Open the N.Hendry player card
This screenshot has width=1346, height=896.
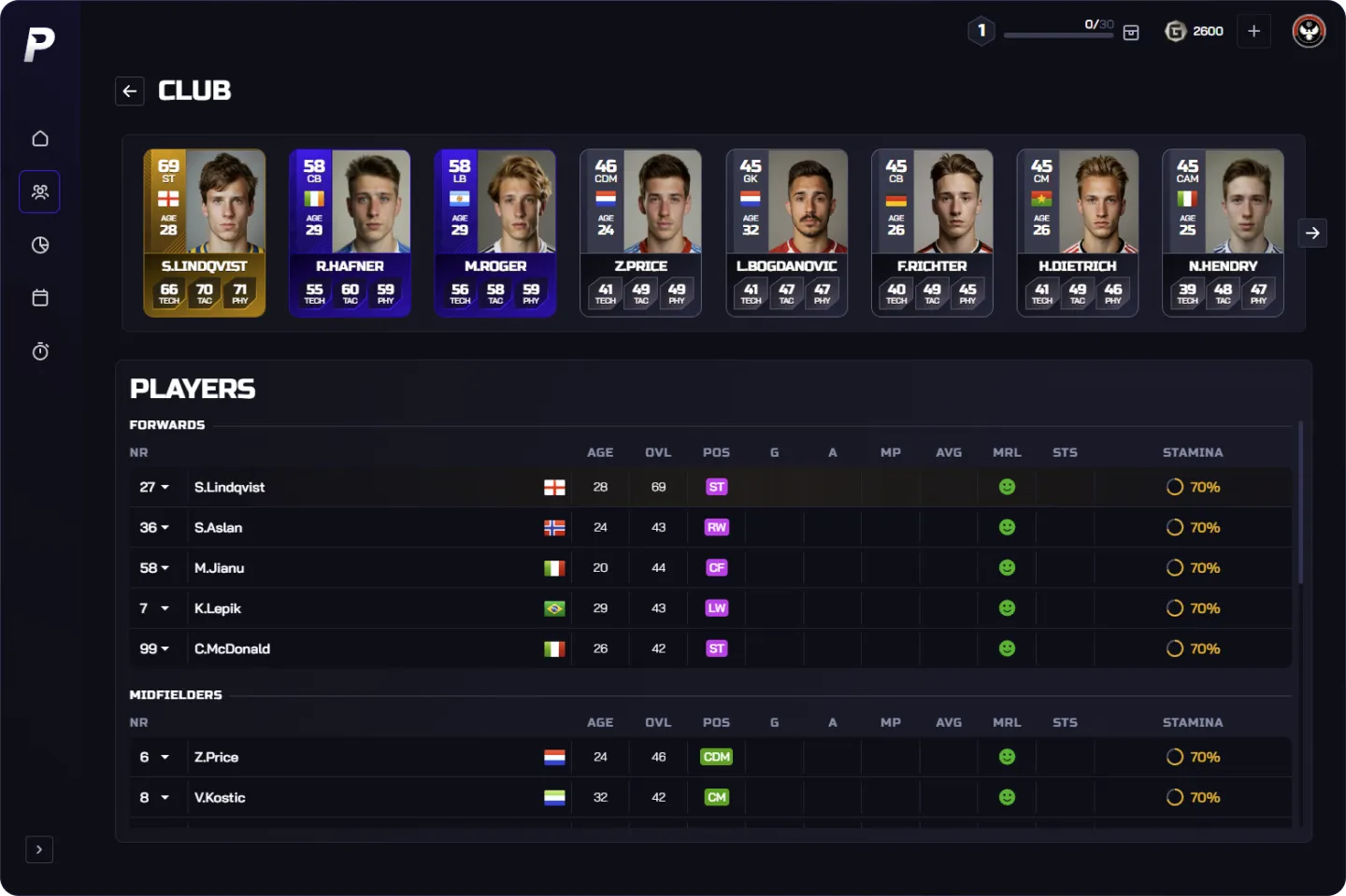click(1223, 234)
